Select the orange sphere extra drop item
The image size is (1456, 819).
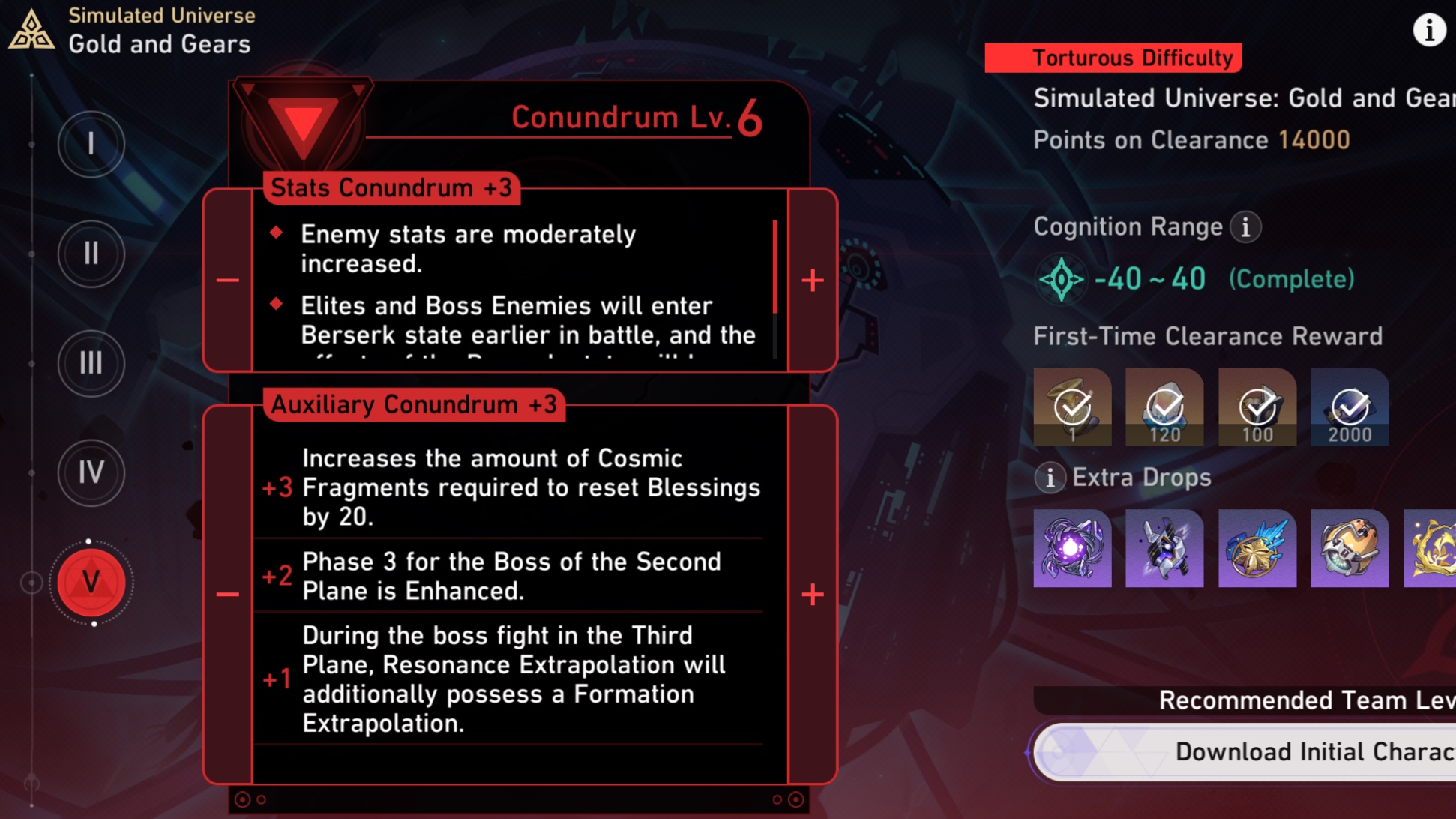1349,547
